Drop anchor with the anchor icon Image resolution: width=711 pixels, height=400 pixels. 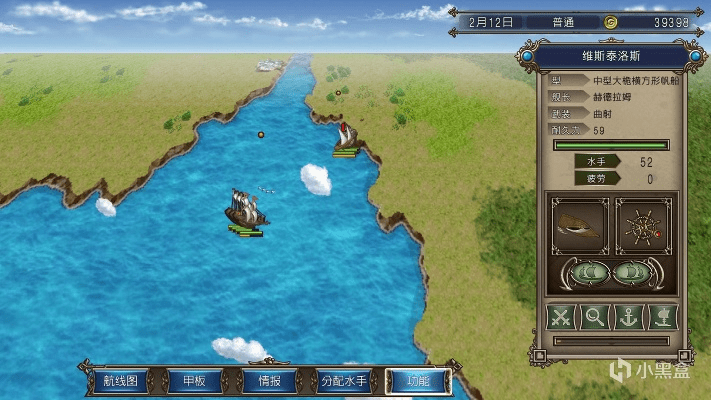pos(628,317)
